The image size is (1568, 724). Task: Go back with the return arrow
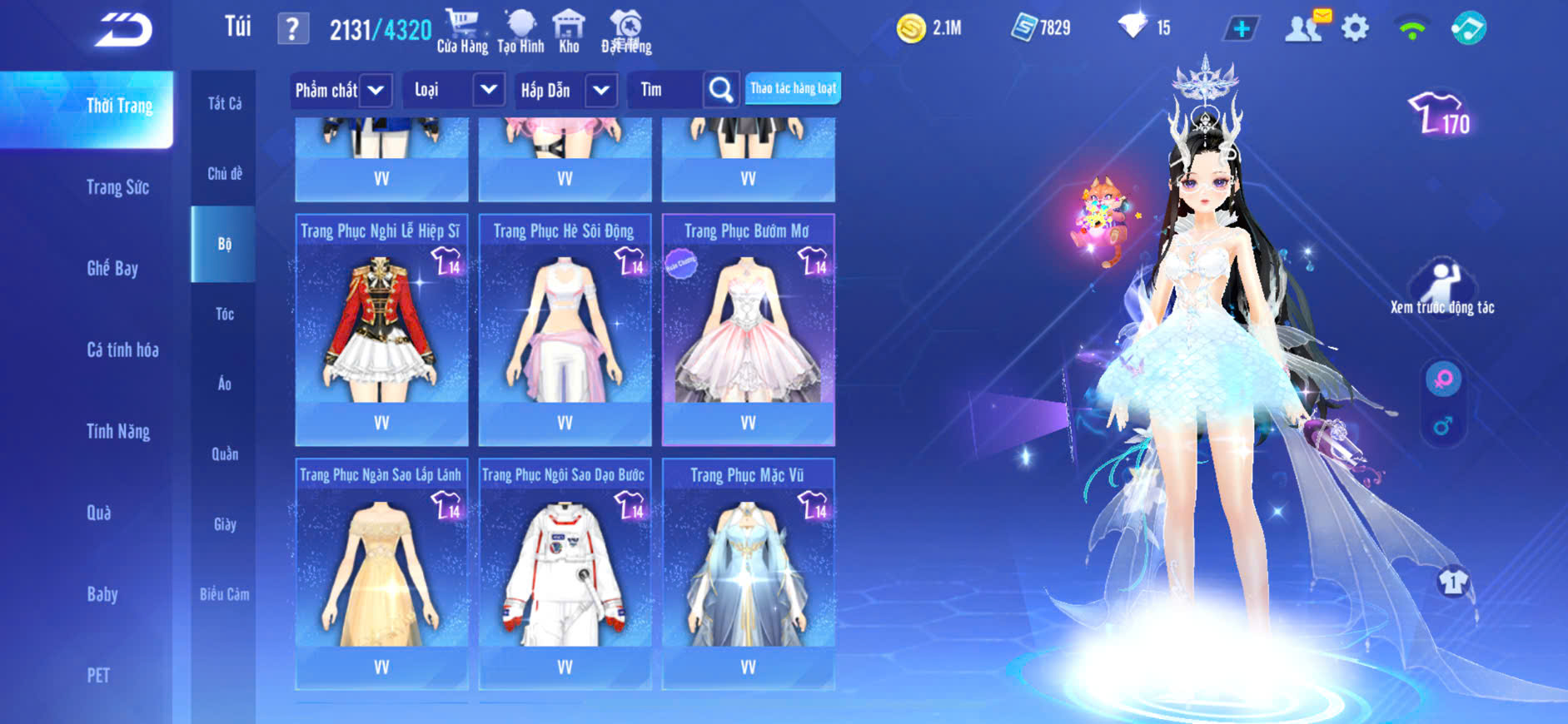pos(123,31)
